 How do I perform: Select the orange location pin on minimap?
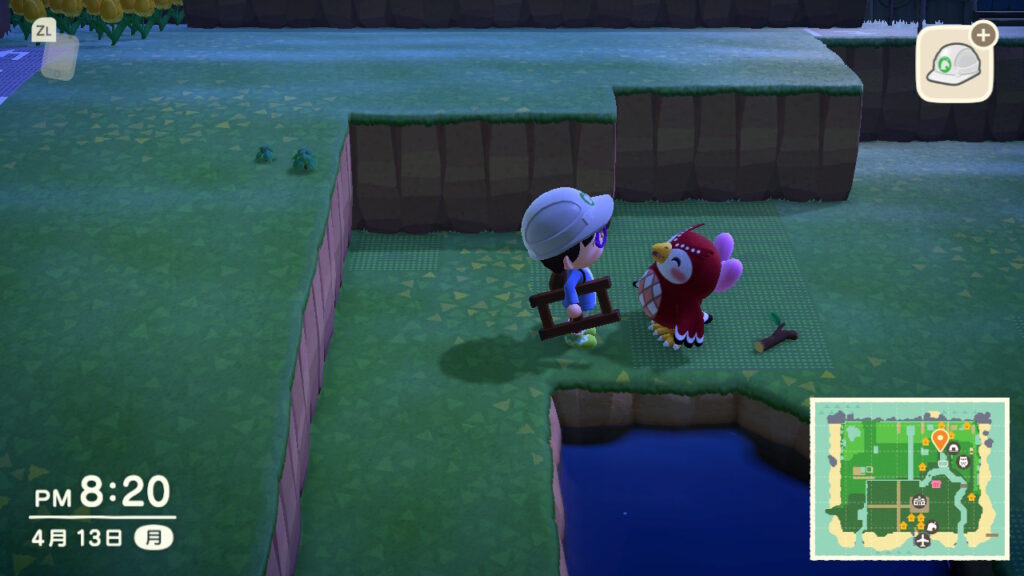(940, 439)
